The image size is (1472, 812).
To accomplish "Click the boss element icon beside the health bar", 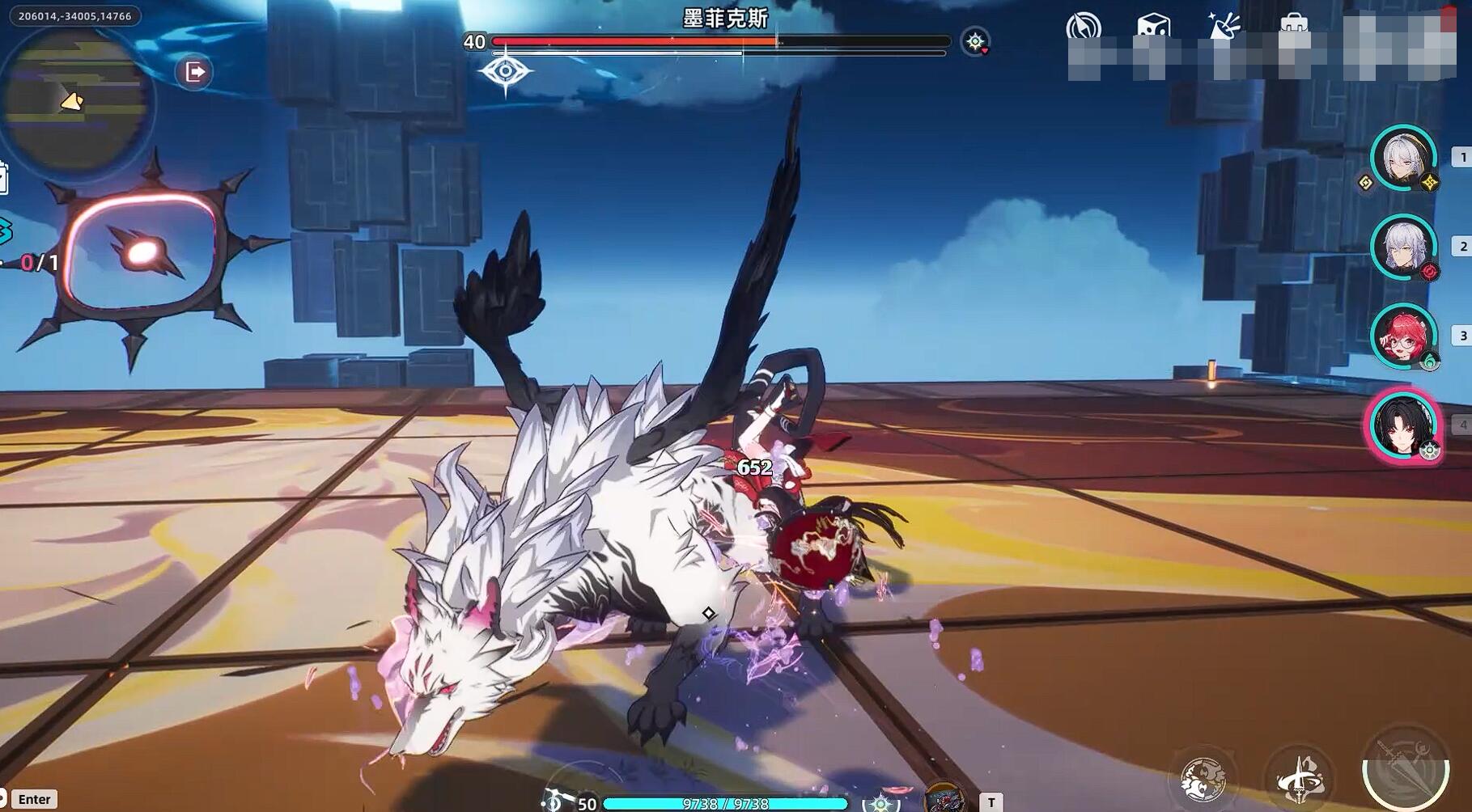I will click(x=975, y=41).
